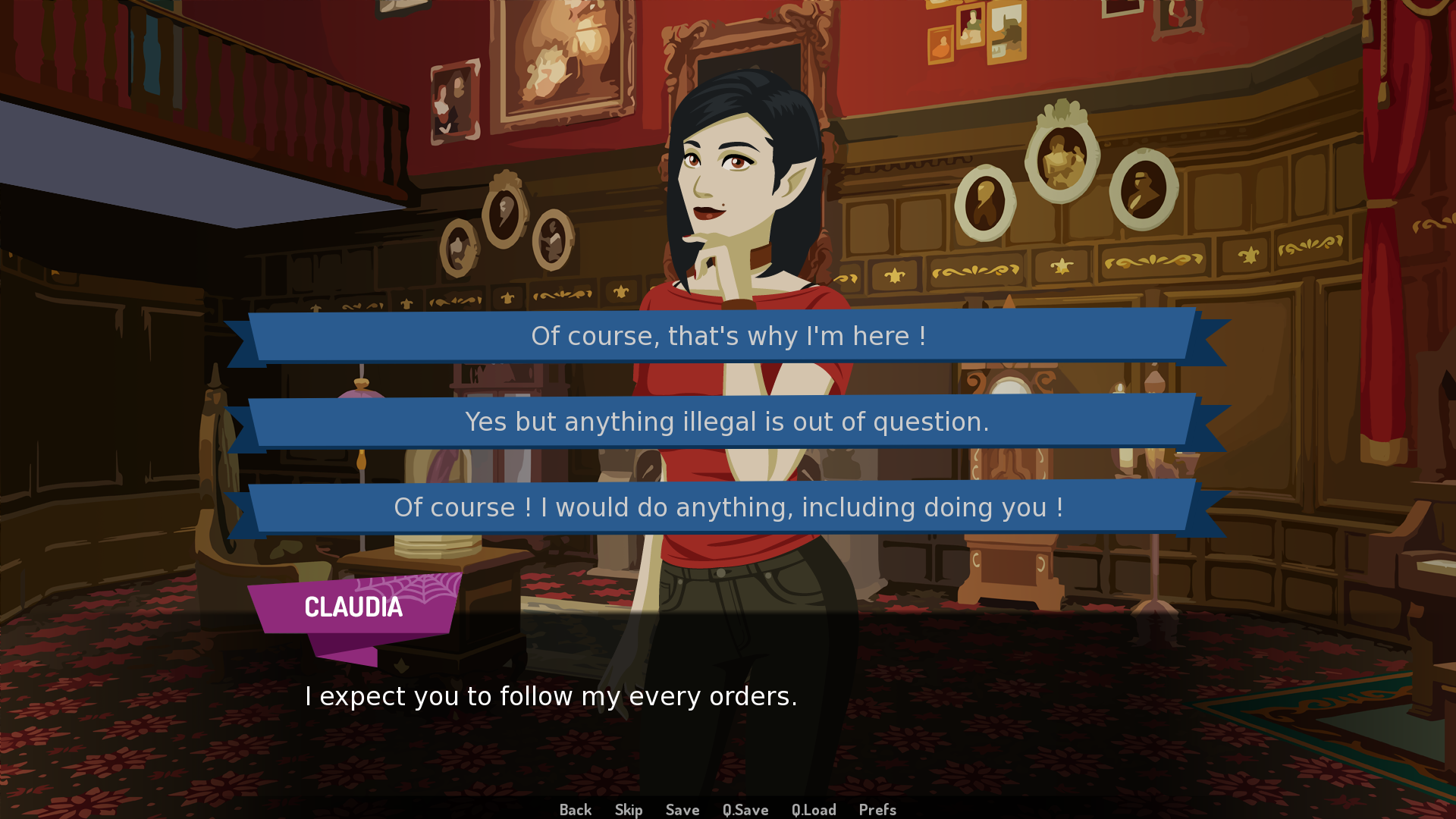Open the Save screen
This screenshot has height=819, width=1456.
682,810
